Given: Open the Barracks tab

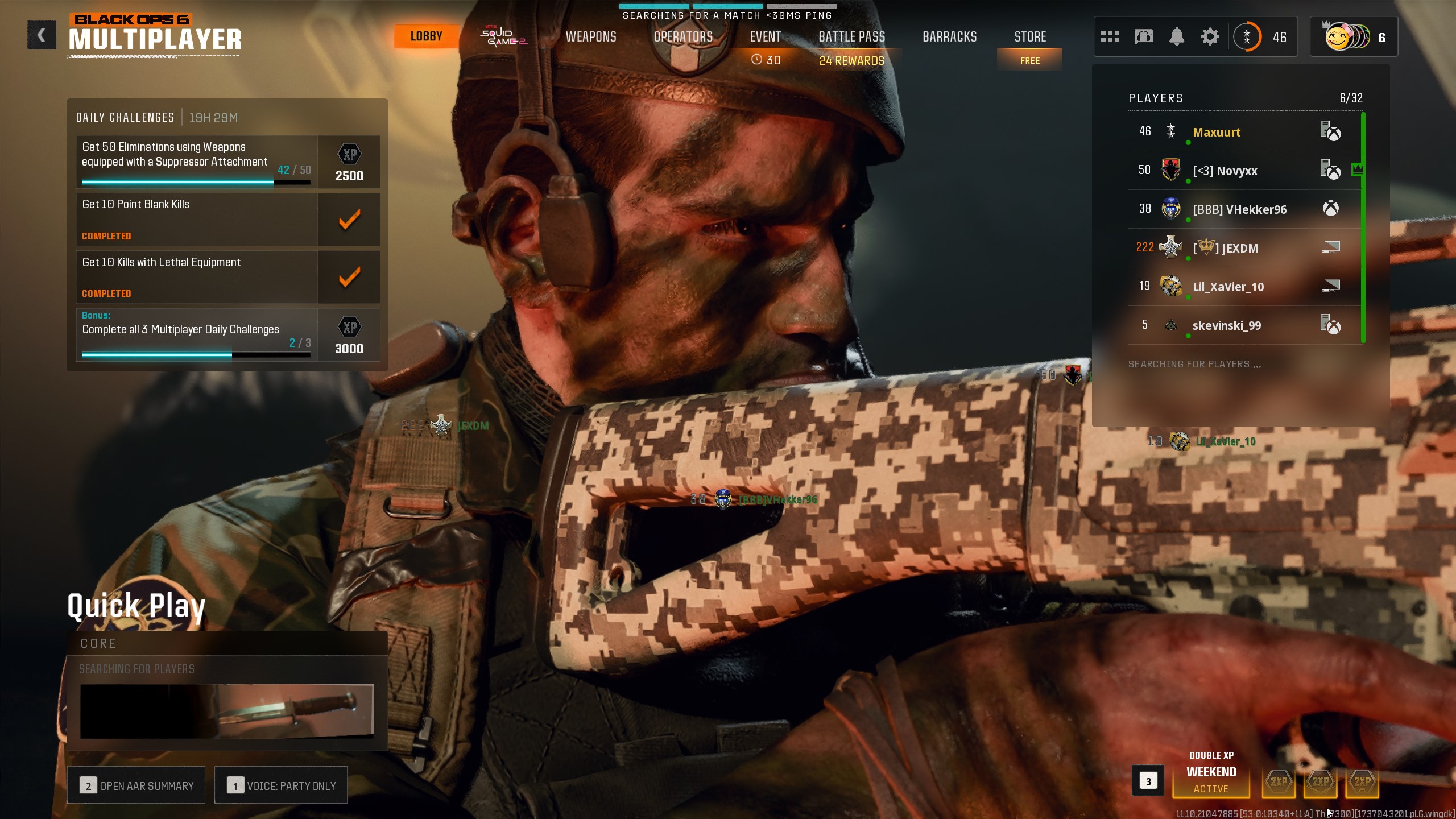Looking at the screenshot, I should pos(949,37).
